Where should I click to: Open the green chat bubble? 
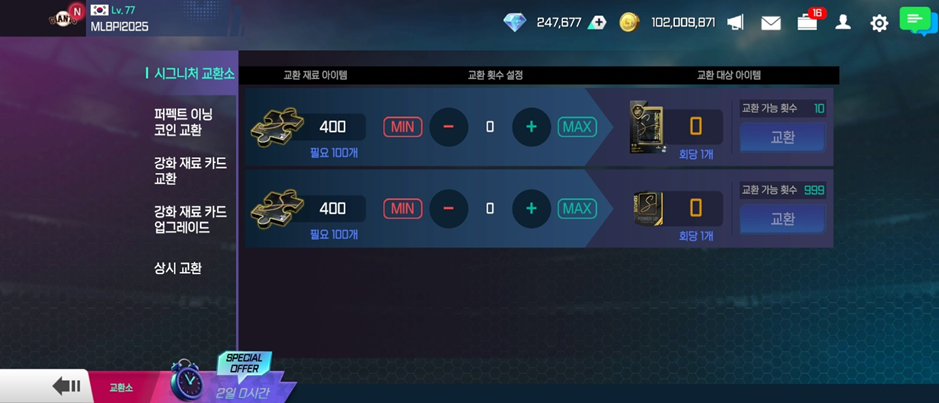(x=915, y=19)
